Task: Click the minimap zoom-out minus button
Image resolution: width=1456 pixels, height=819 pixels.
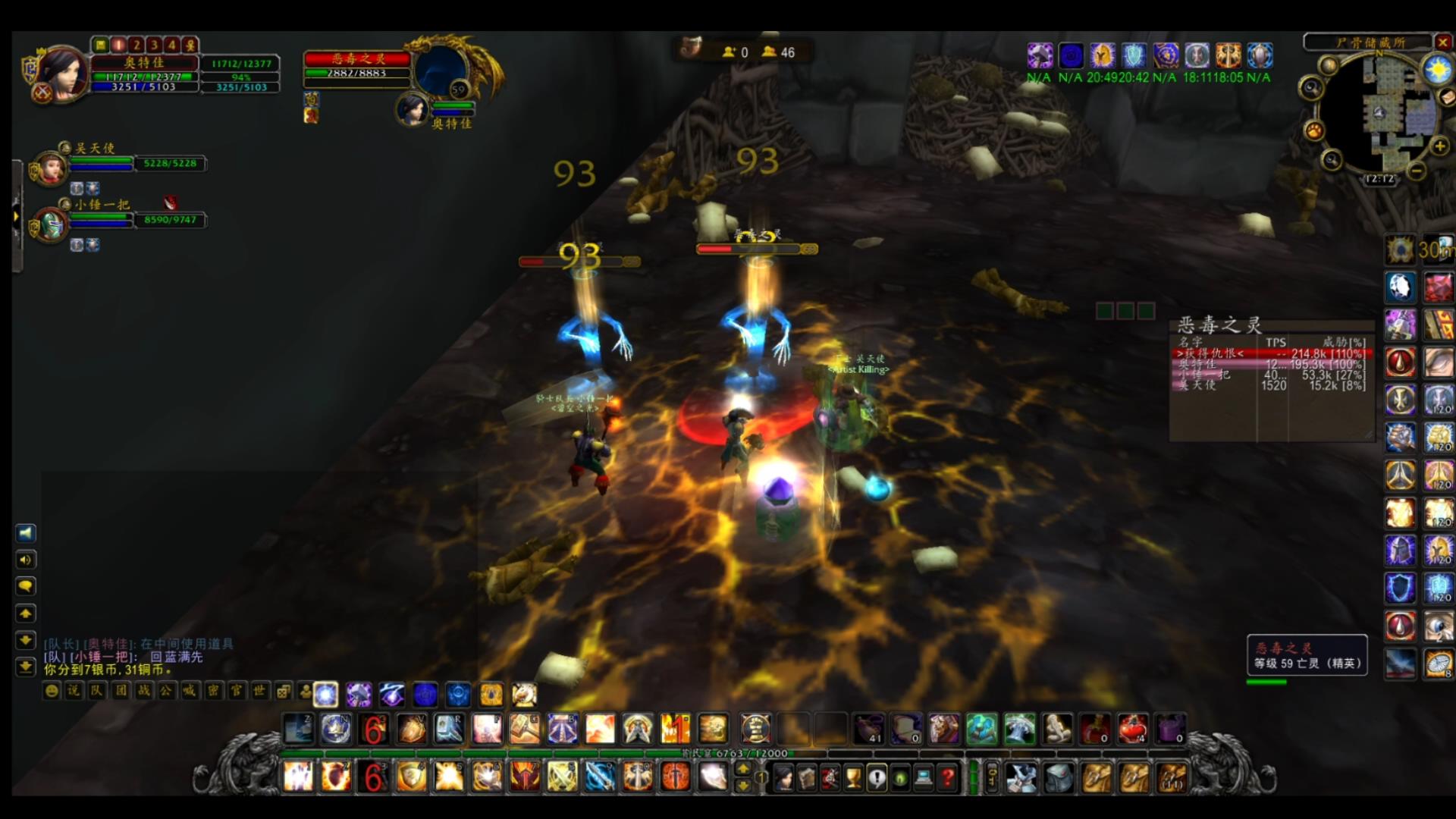Action: pos(1416,171)
